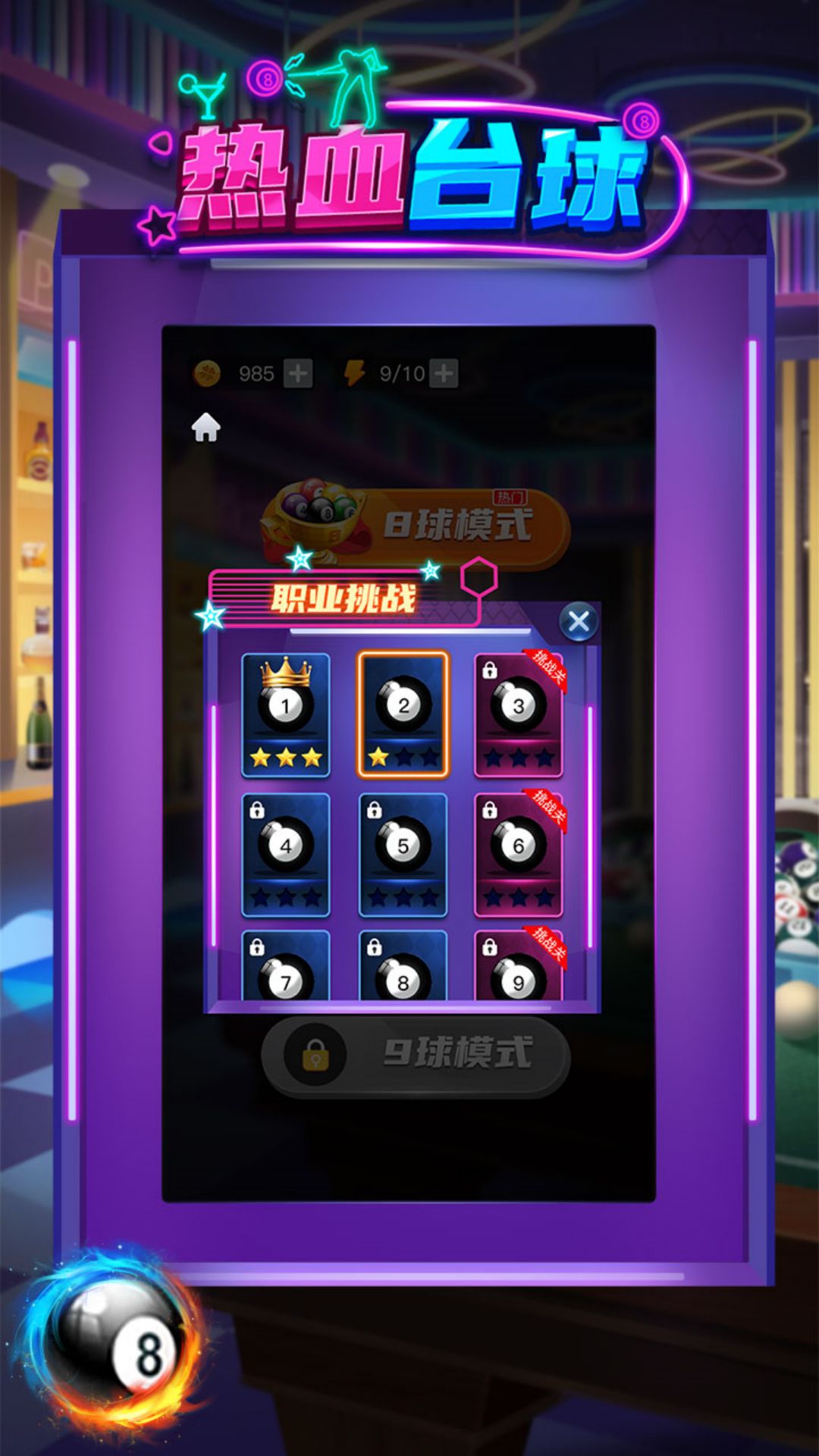The height and width of the screenshot is (1456, 819).
Task: Select level 1 with the crown
Action: pyautogui.click(x=286, y=714)
